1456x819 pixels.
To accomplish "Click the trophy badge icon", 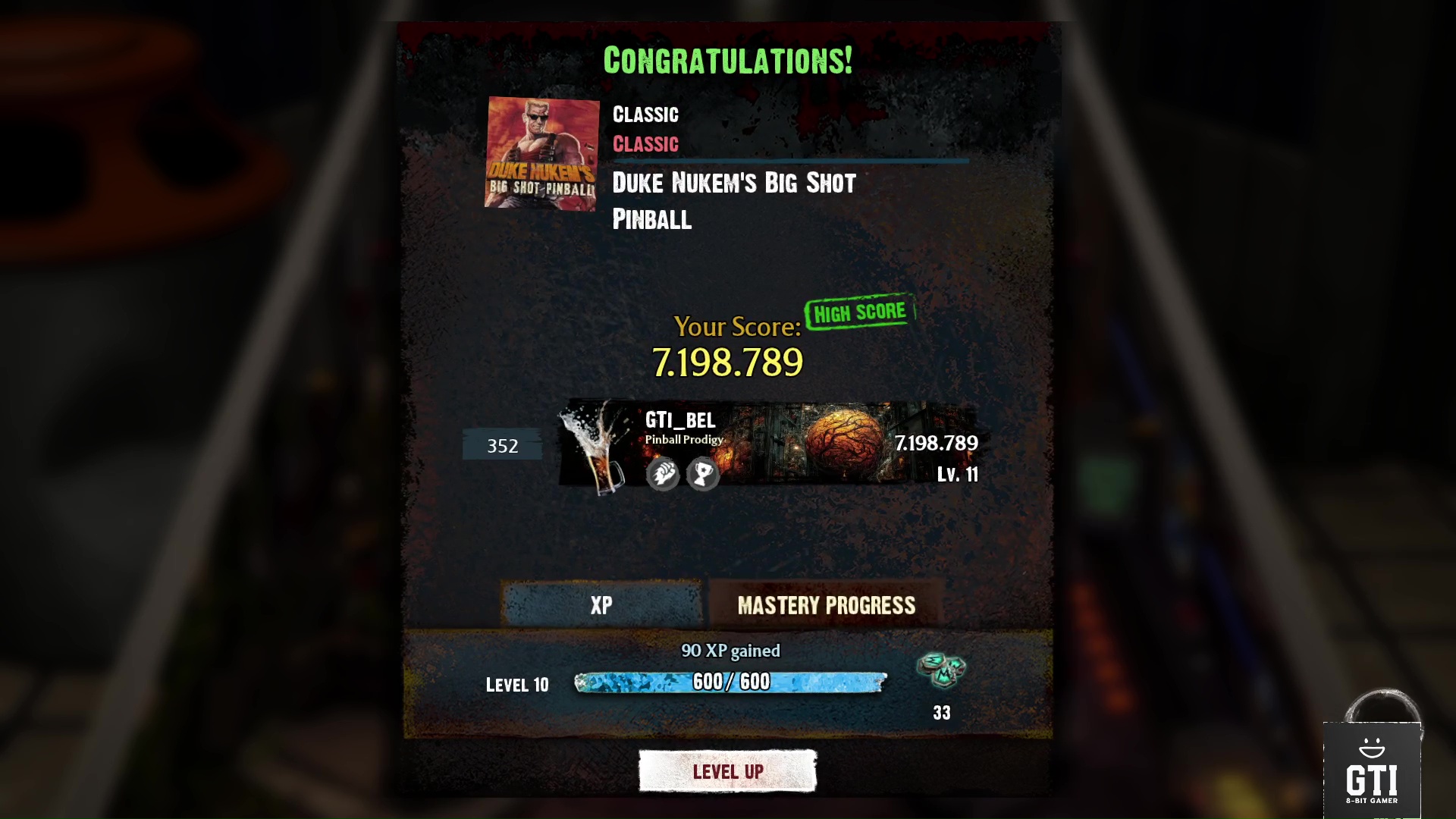I will (x=703, y=475).
